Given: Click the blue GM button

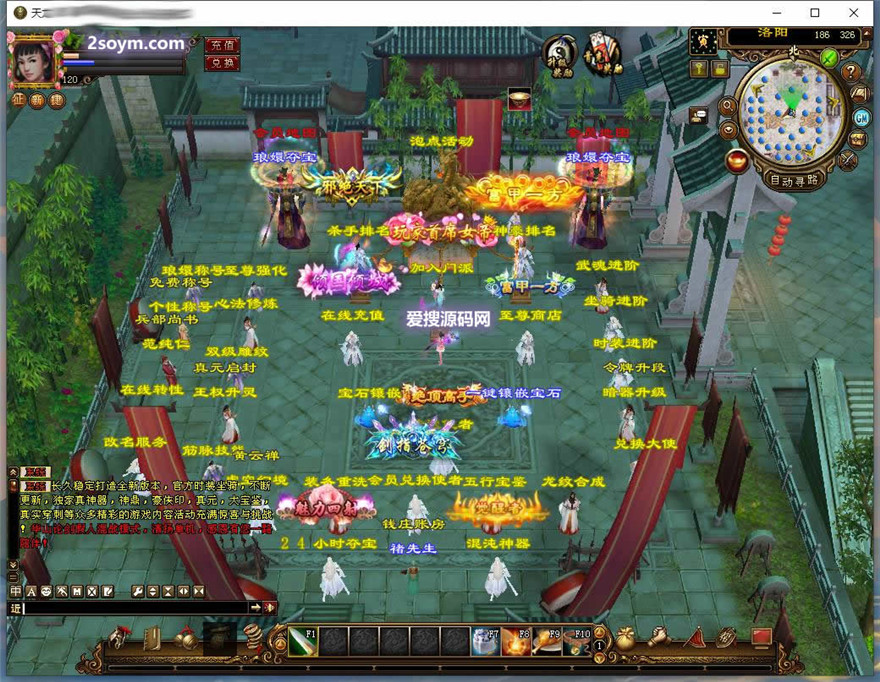Looking at the screenshot, I should (x=861, y=116).
